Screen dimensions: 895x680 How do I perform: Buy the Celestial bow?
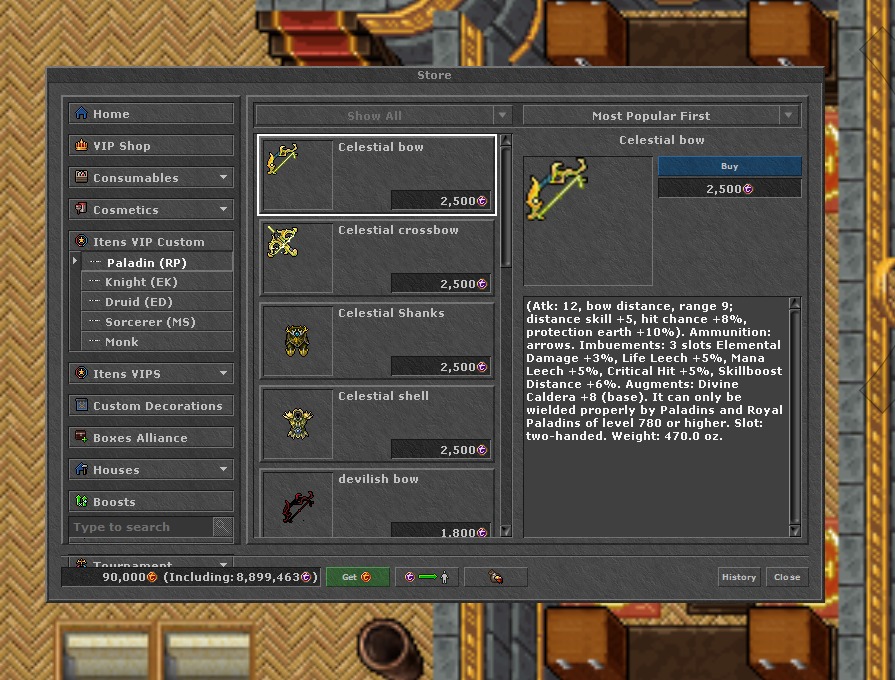click(729, 166)
